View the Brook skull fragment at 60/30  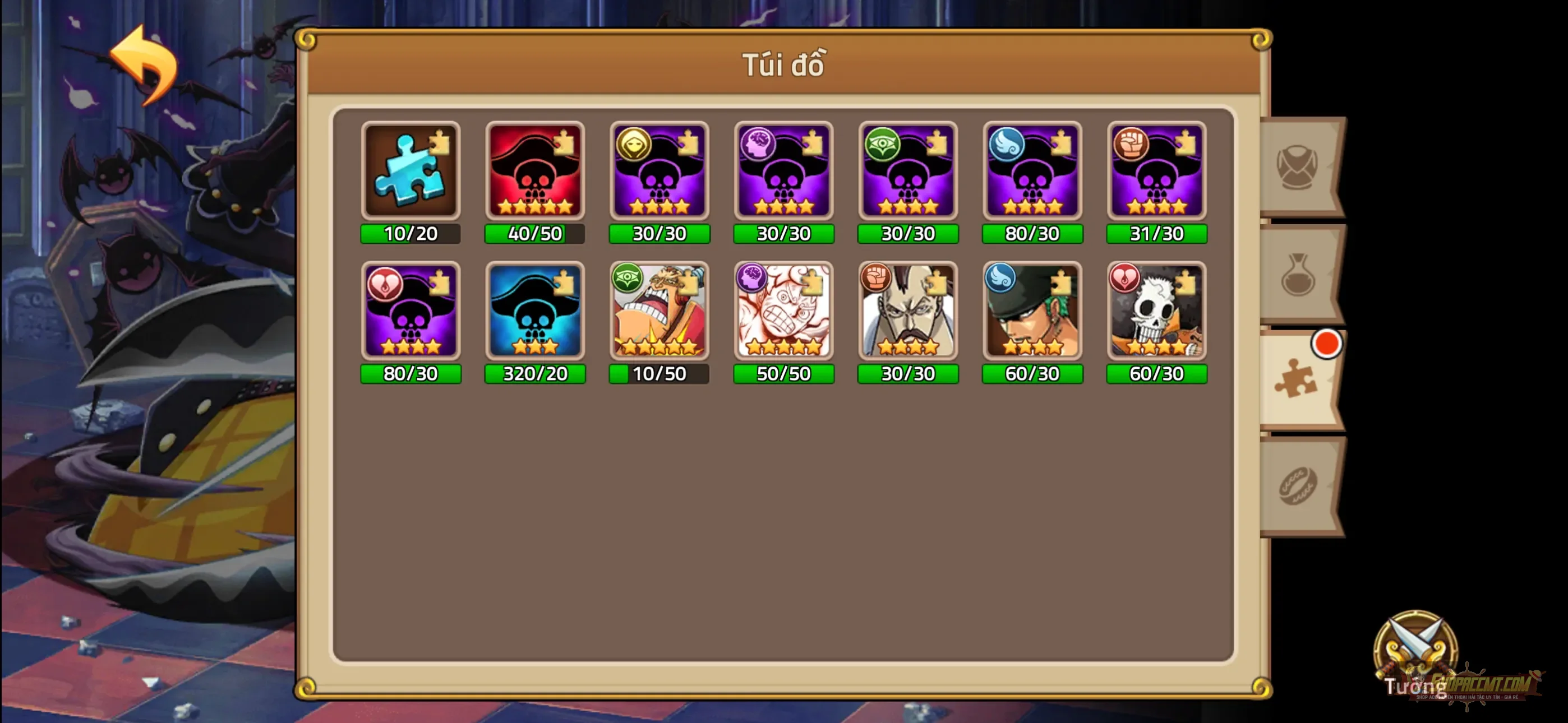(1156, 312)
